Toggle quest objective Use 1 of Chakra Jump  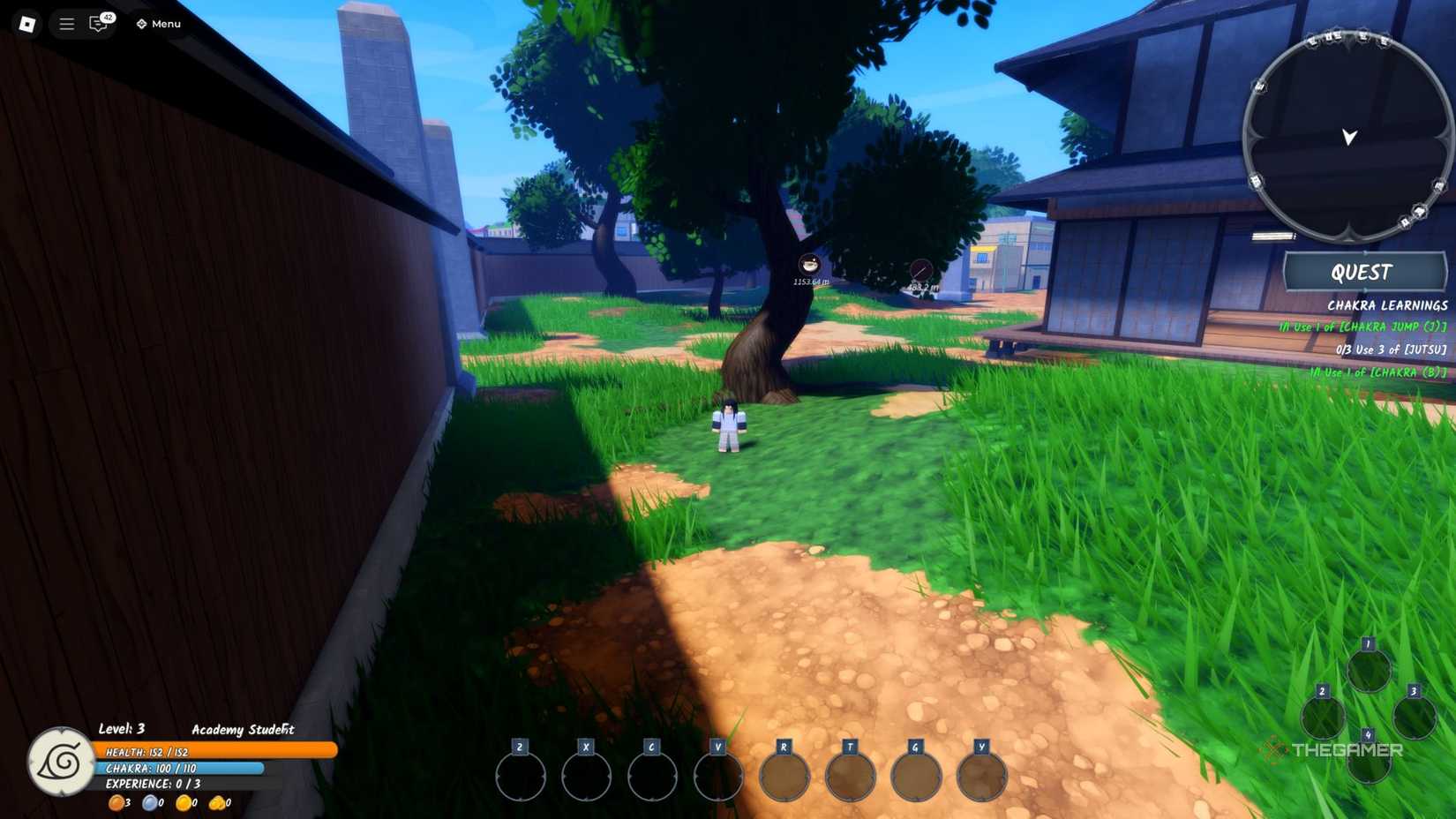coord(1362,327)
